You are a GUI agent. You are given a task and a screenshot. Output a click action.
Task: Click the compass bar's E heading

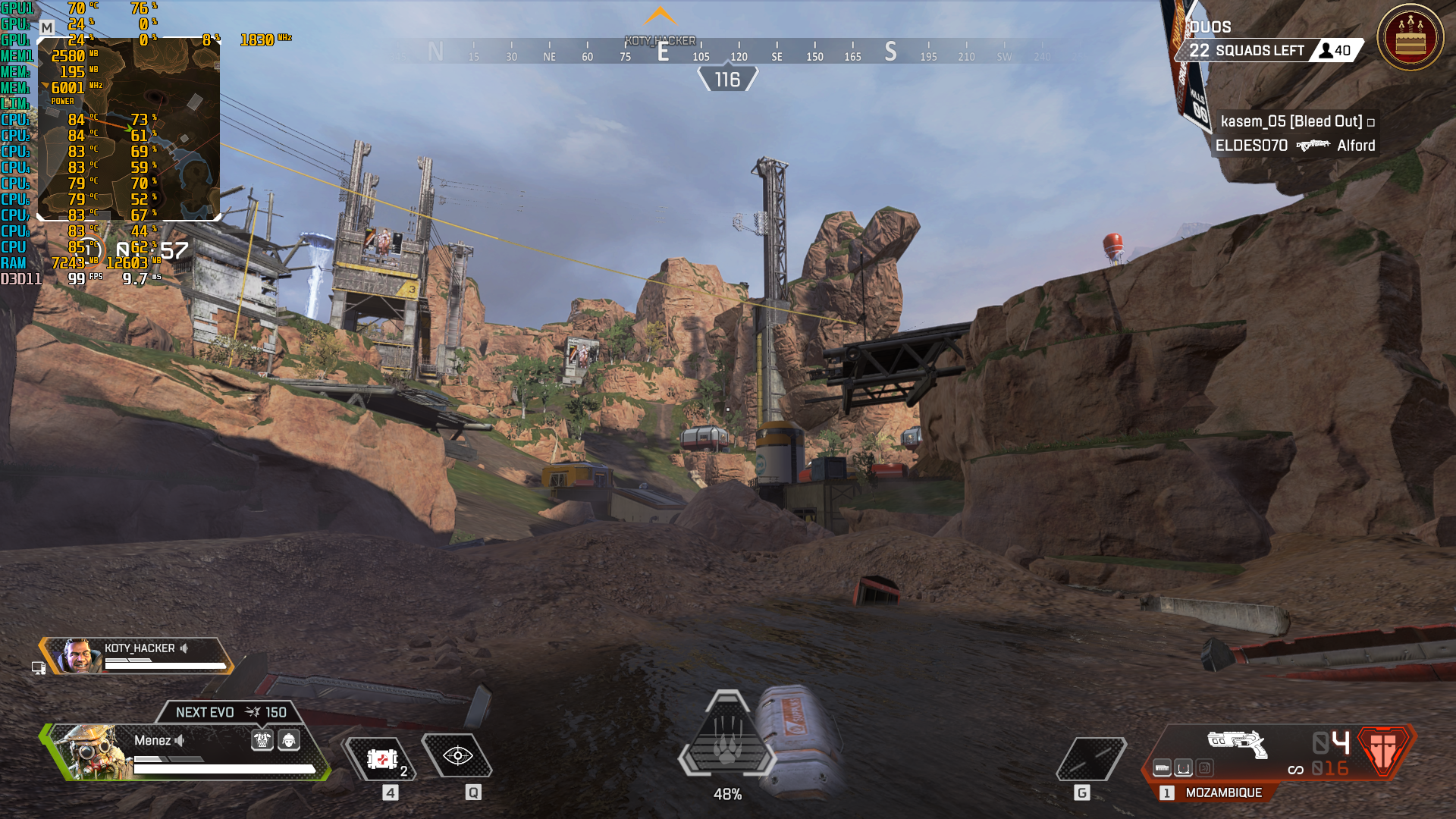[x=663, y=52]
